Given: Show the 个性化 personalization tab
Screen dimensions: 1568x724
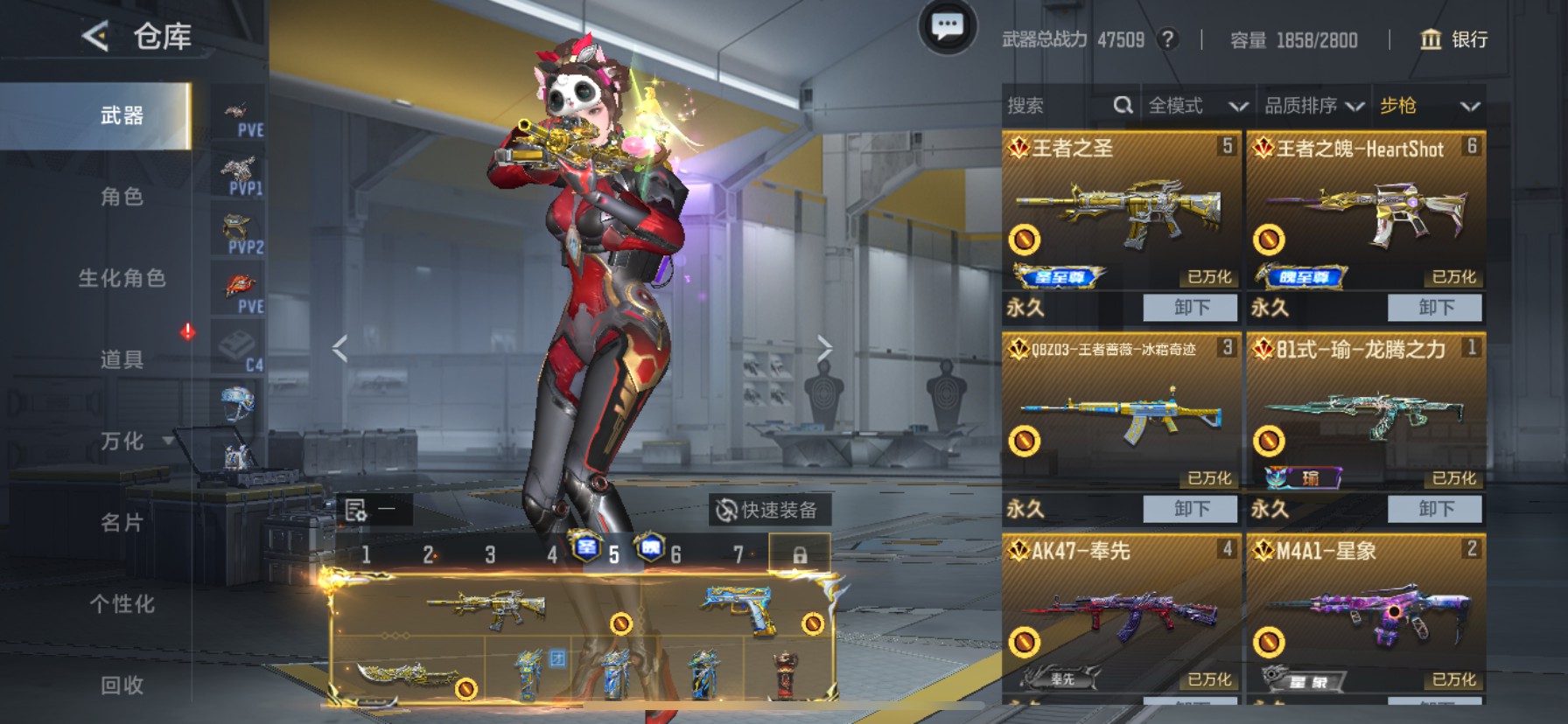Looking at the screenshot, I should (122, 604).
